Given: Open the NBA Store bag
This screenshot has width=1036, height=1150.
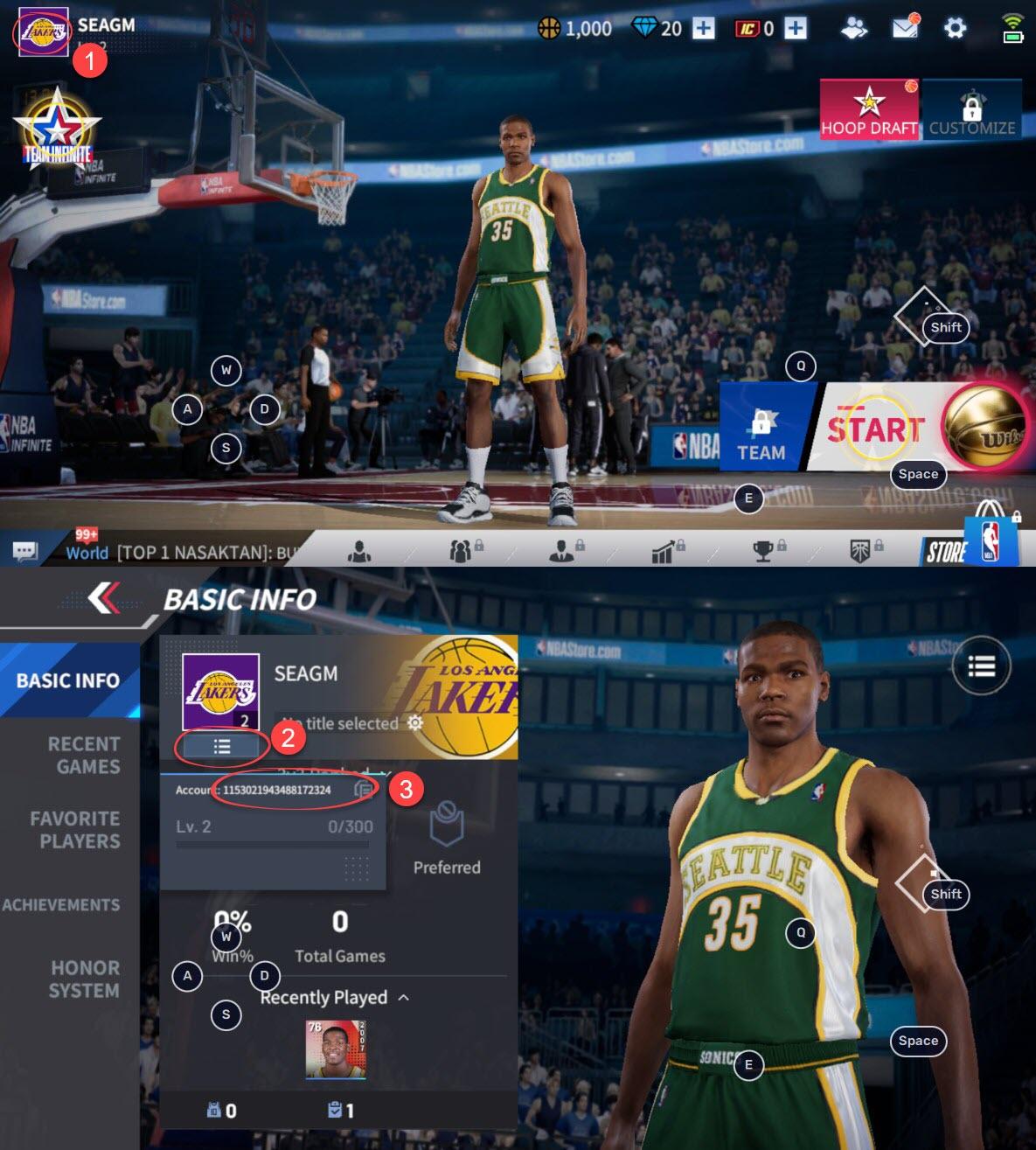Looking at the screenshot, I should tap(990, 535).
